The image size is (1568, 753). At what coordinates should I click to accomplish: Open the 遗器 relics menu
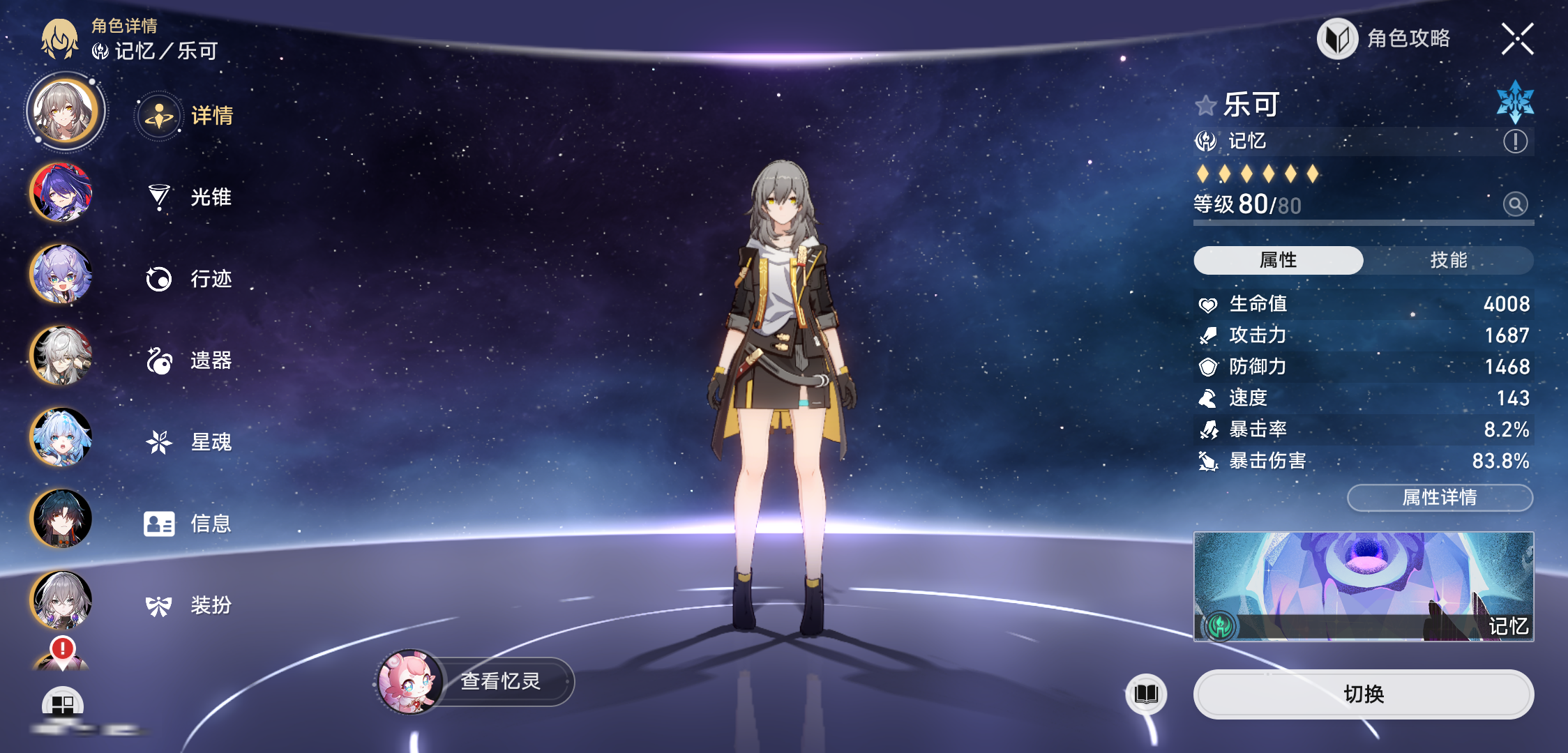pyautogui.click(x=189, y=360)
